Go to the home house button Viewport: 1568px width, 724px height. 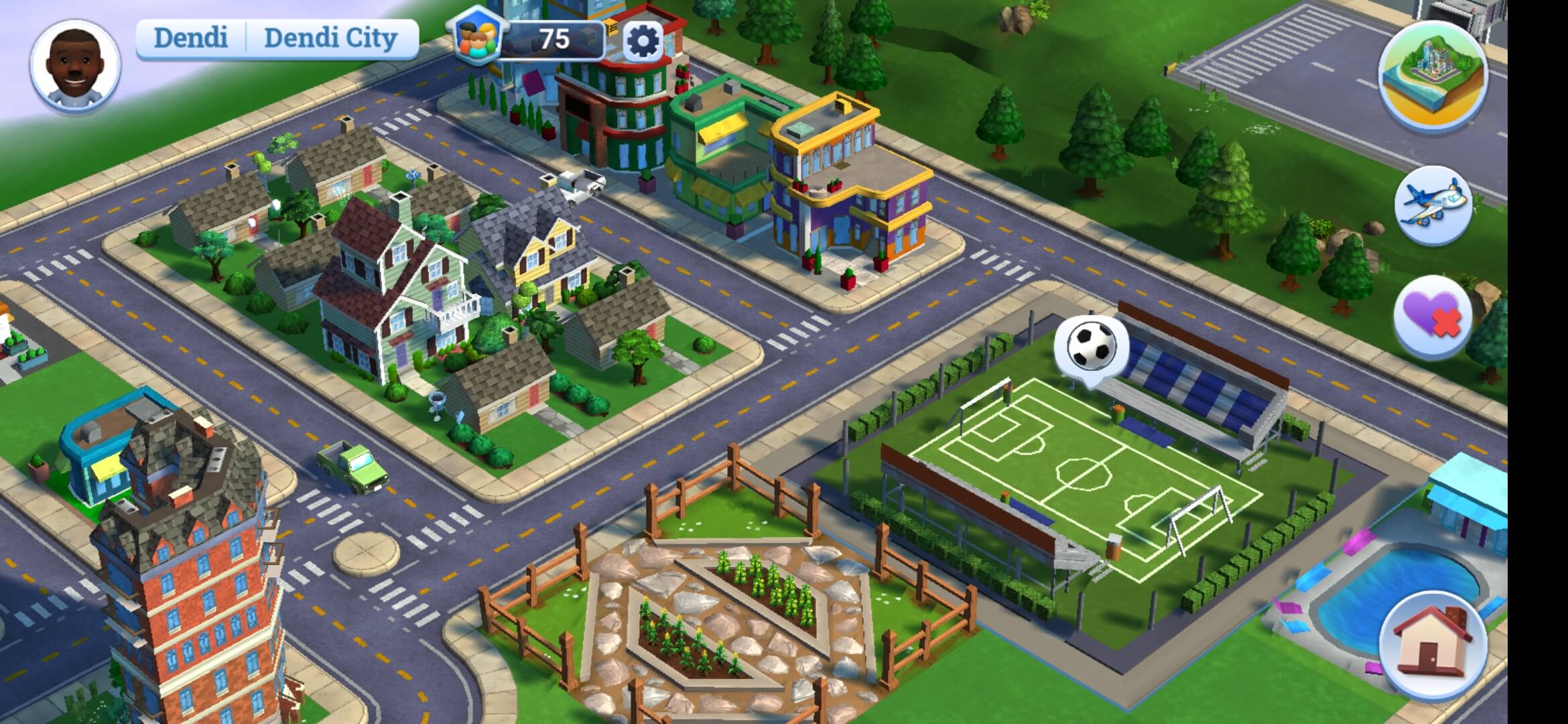point(1433,644)
